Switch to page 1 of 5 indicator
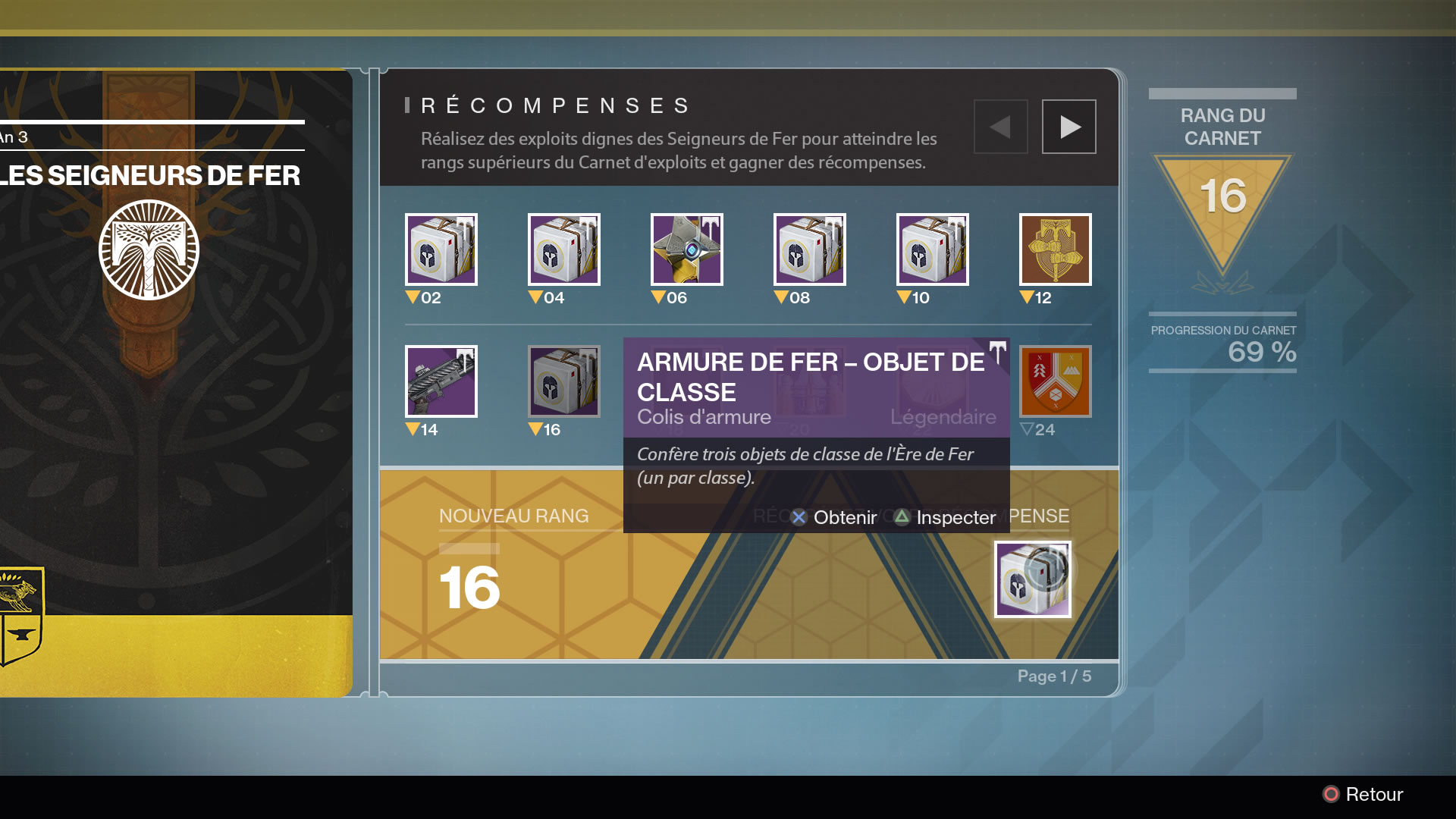 click(1054, 676)
